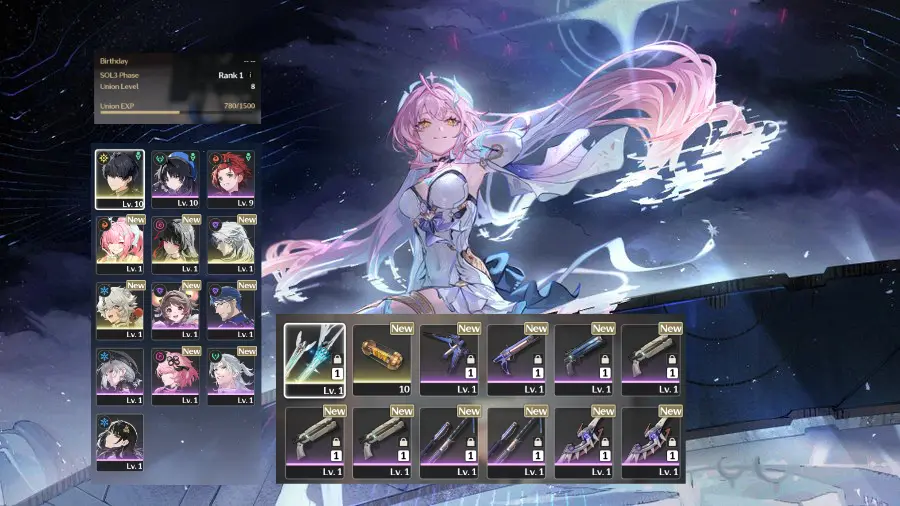Screen dimensions: 900x506
Task: Select the blue bow weapon slot
Action: point(451,359)
